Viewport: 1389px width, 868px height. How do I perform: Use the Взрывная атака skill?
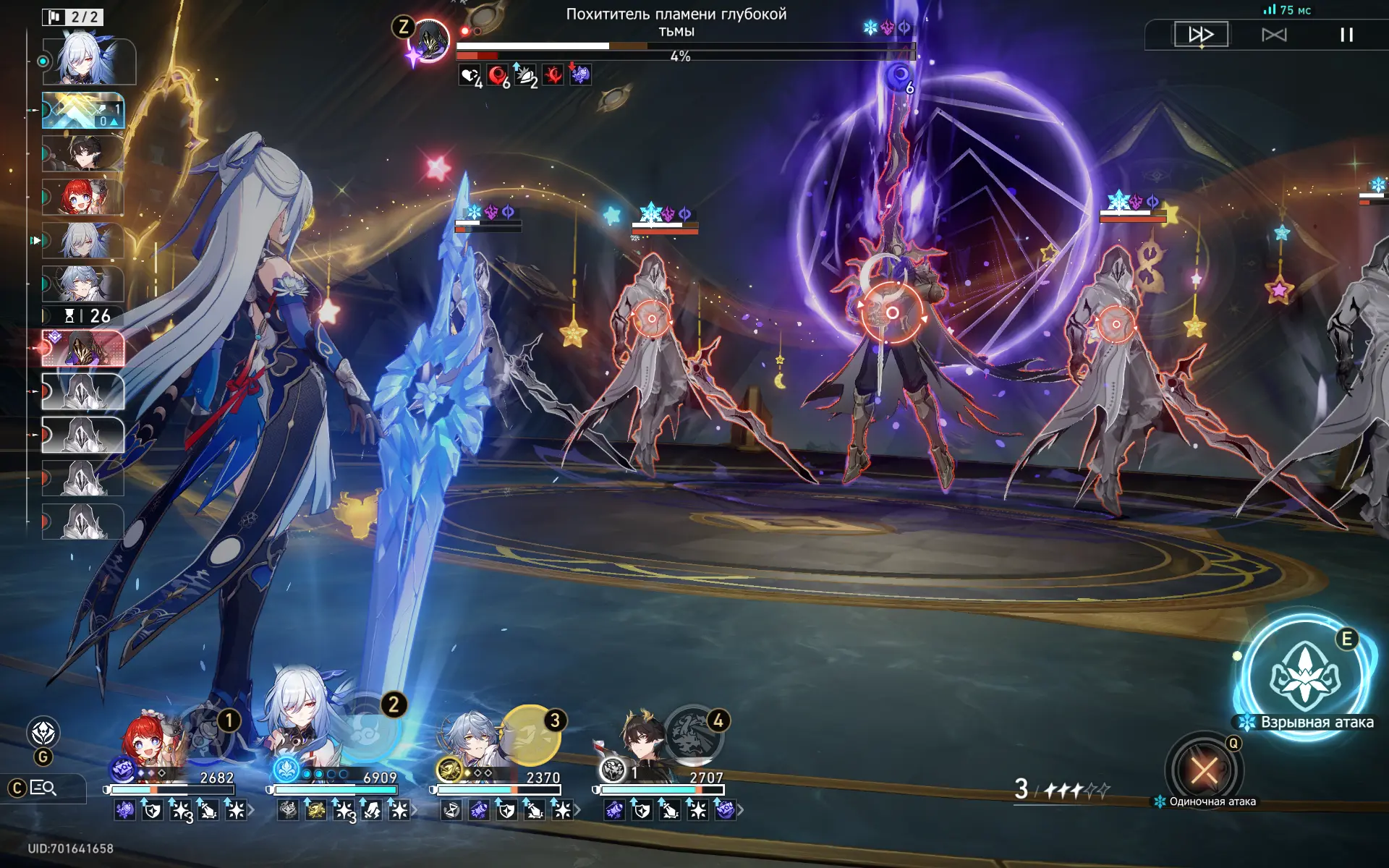(x=1305, y=676)
